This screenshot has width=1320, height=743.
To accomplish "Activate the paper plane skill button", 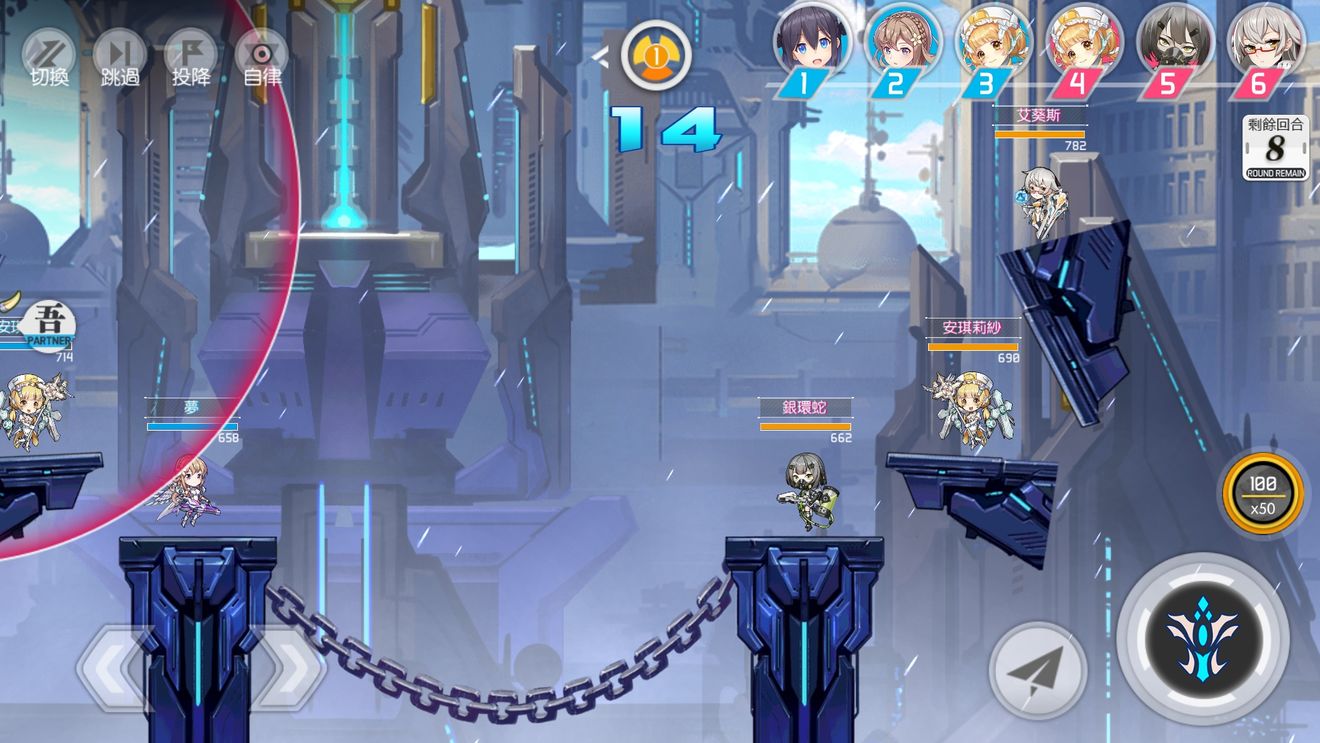I will pos(1037,671).
